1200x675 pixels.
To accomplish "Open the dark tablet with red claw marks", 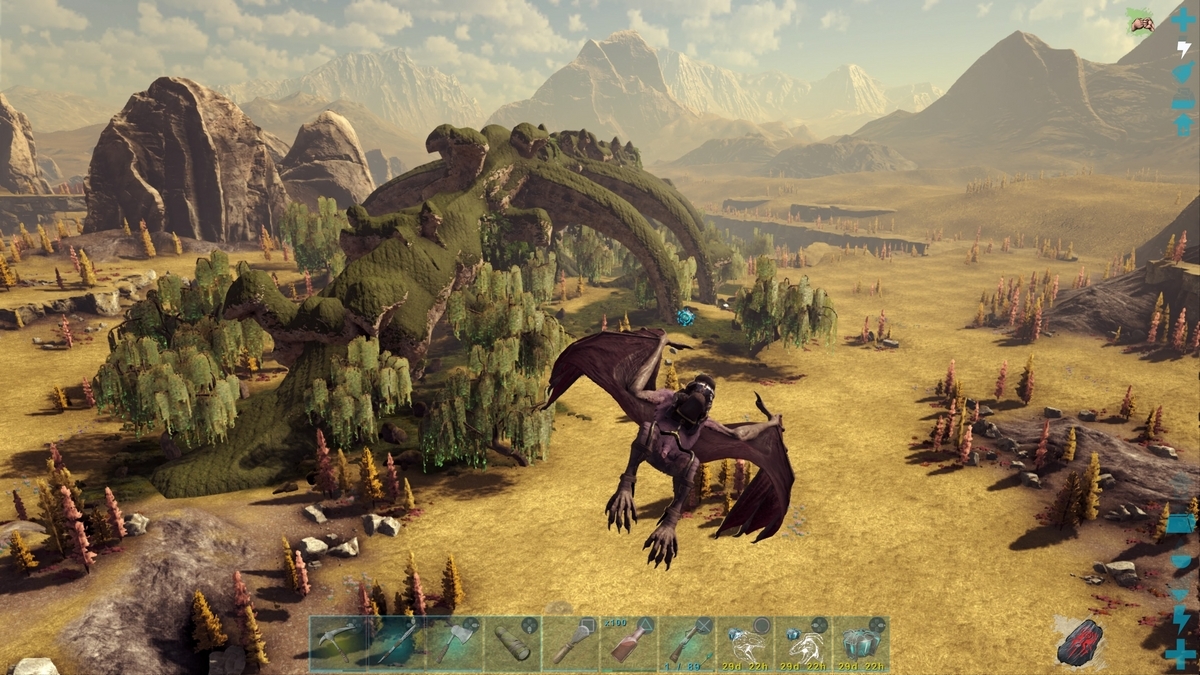I will pyautogui.click(x=1079, y=641).
